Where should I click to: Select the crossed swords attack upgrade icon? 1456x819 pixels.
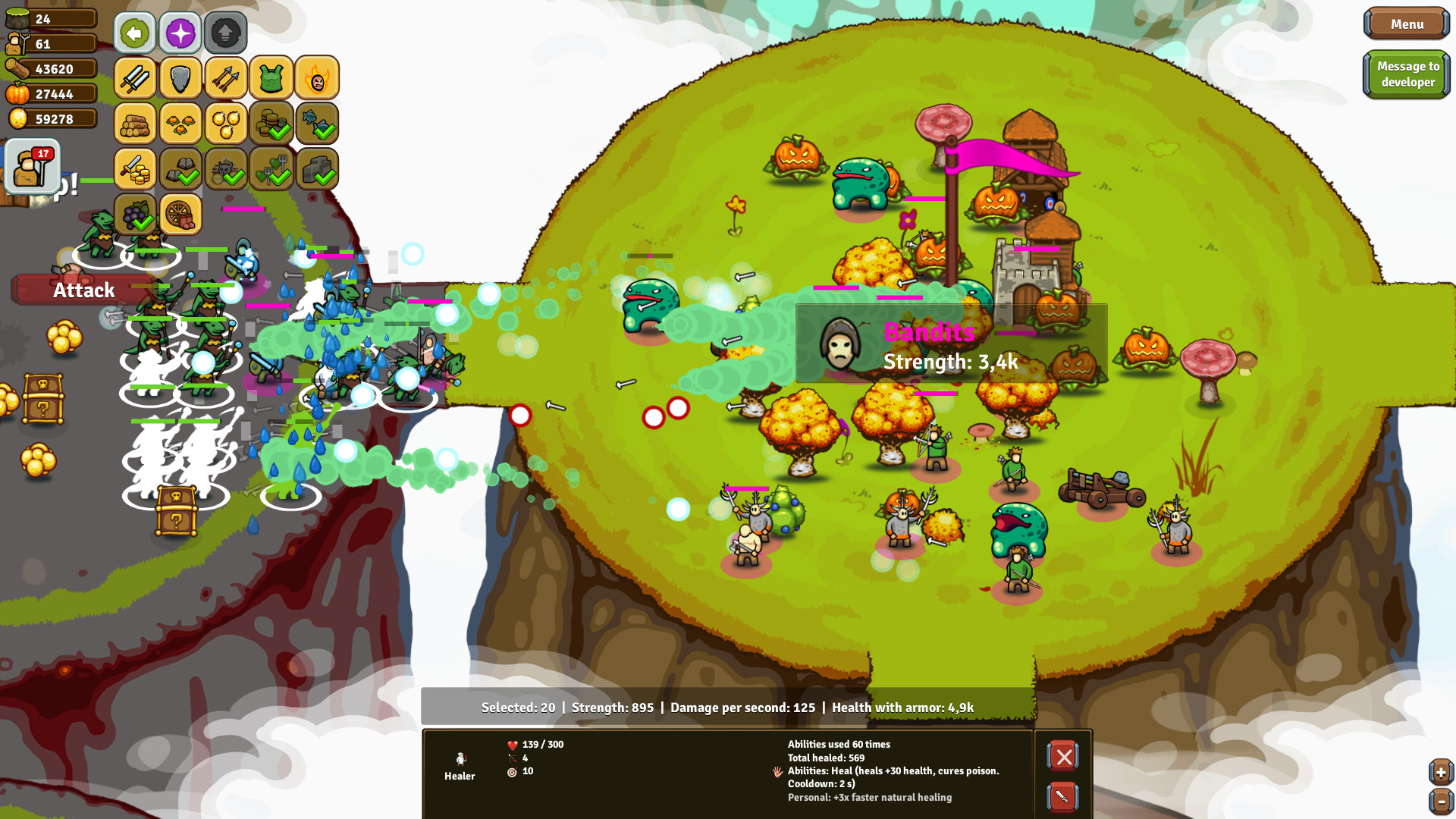134,77
